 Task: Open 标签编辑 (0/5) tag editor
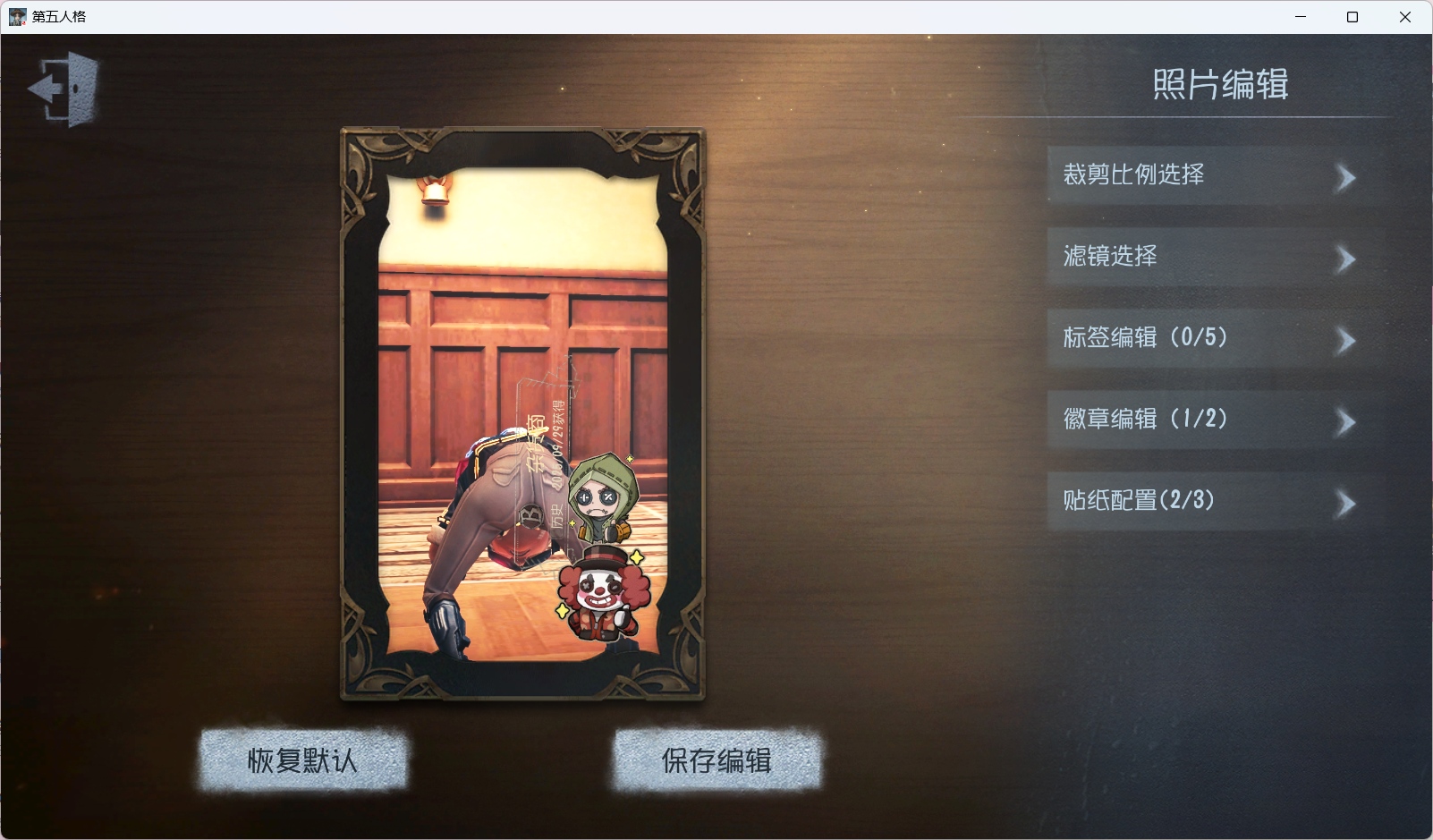[x=1209, y=338]
